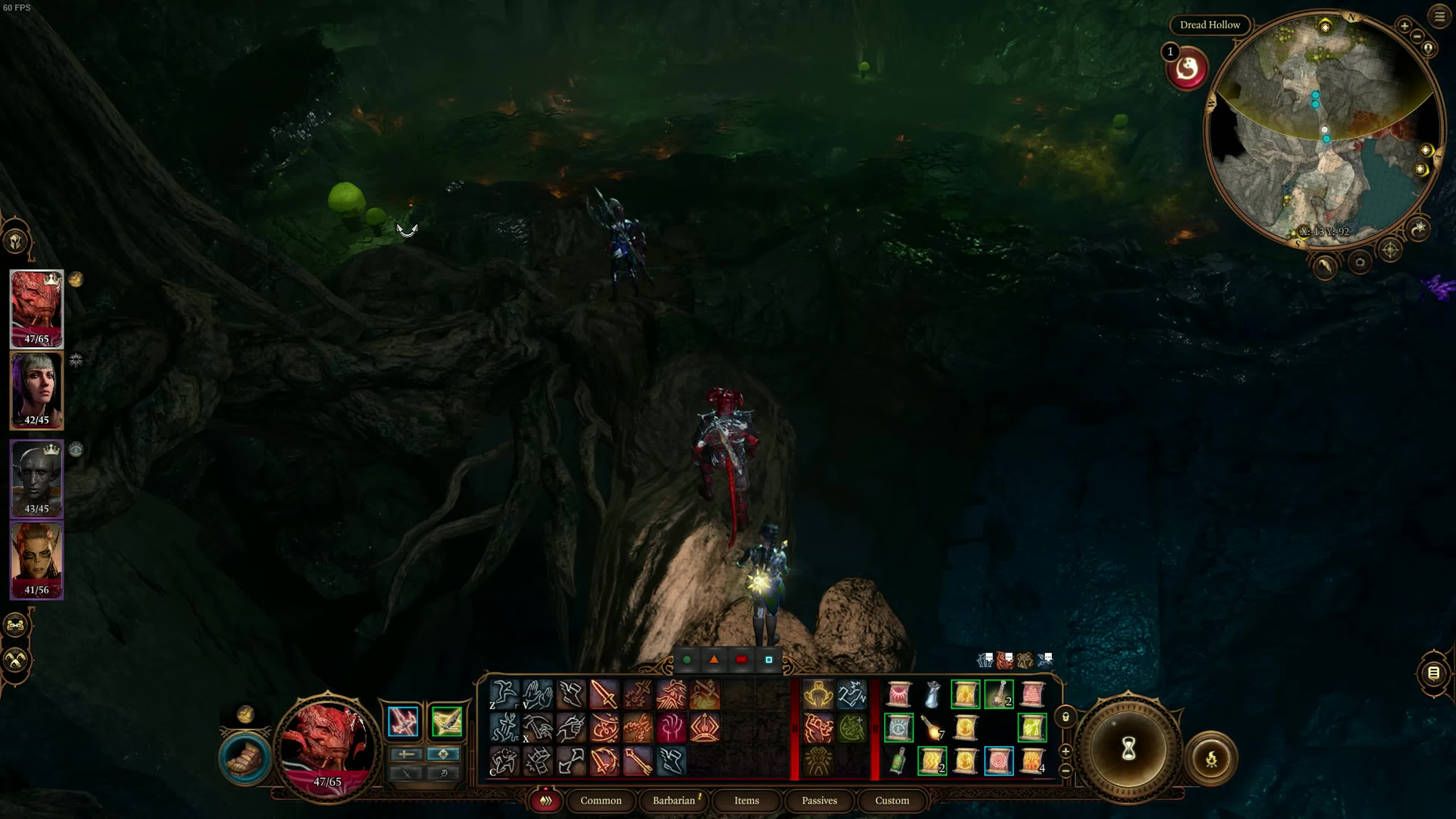Screen dimensions: 1456x819
Task: Zoom in the minimap with plus button
Action: click(x=1404, y=26)
